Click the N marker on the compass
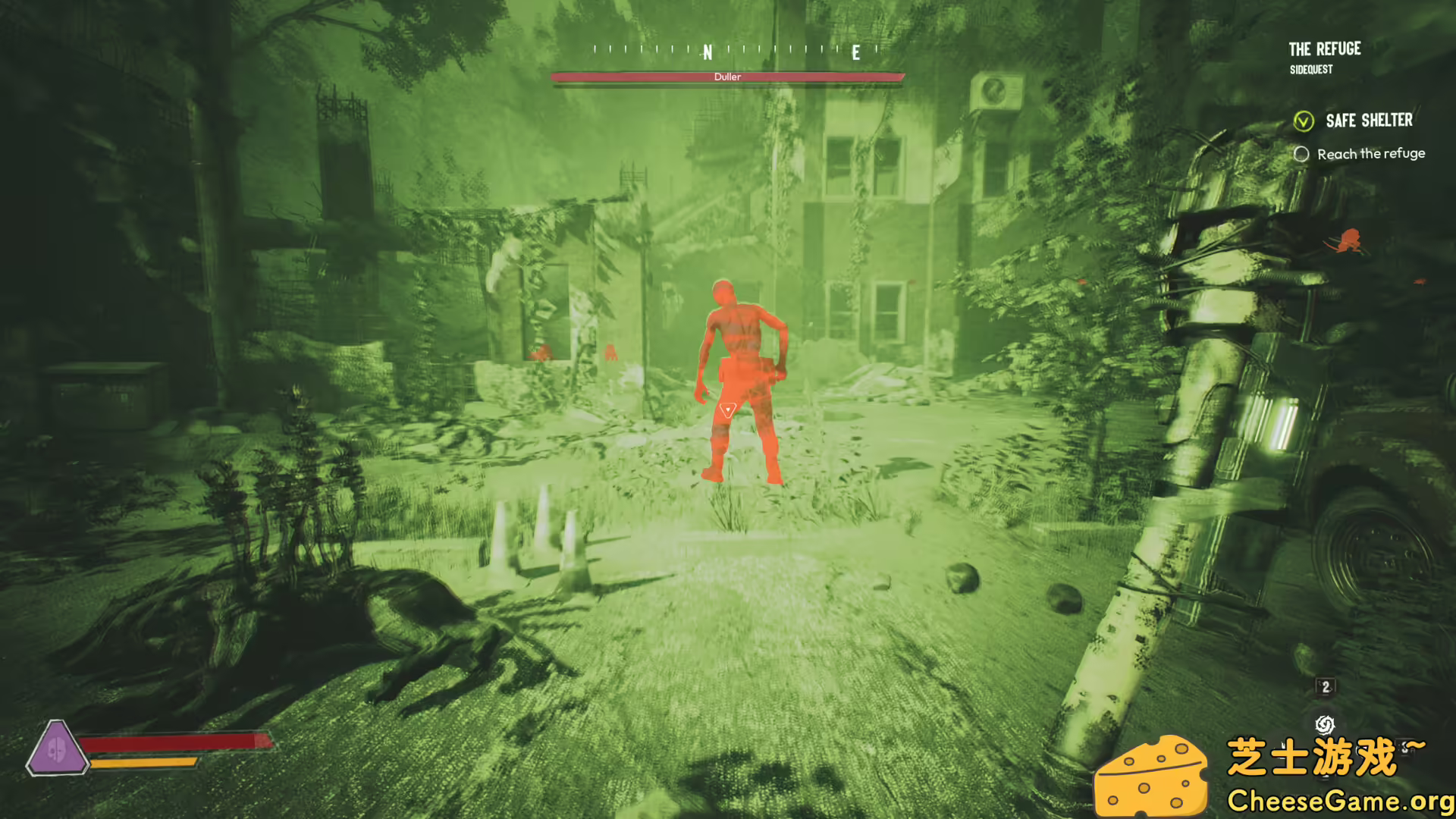Viewport: 1456px width, 819px height. pyautogui.click(x=707, y=52)
